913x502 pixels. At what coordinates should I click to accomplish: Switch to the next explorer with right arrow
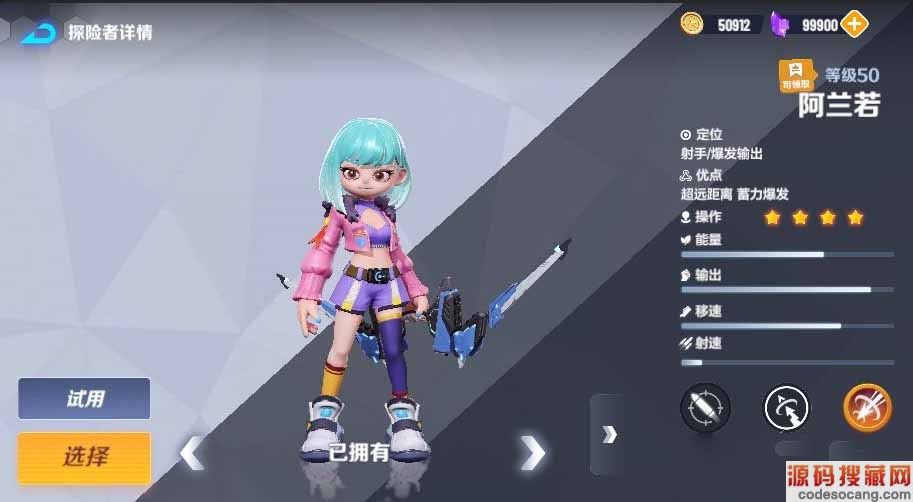click(532, 452)
